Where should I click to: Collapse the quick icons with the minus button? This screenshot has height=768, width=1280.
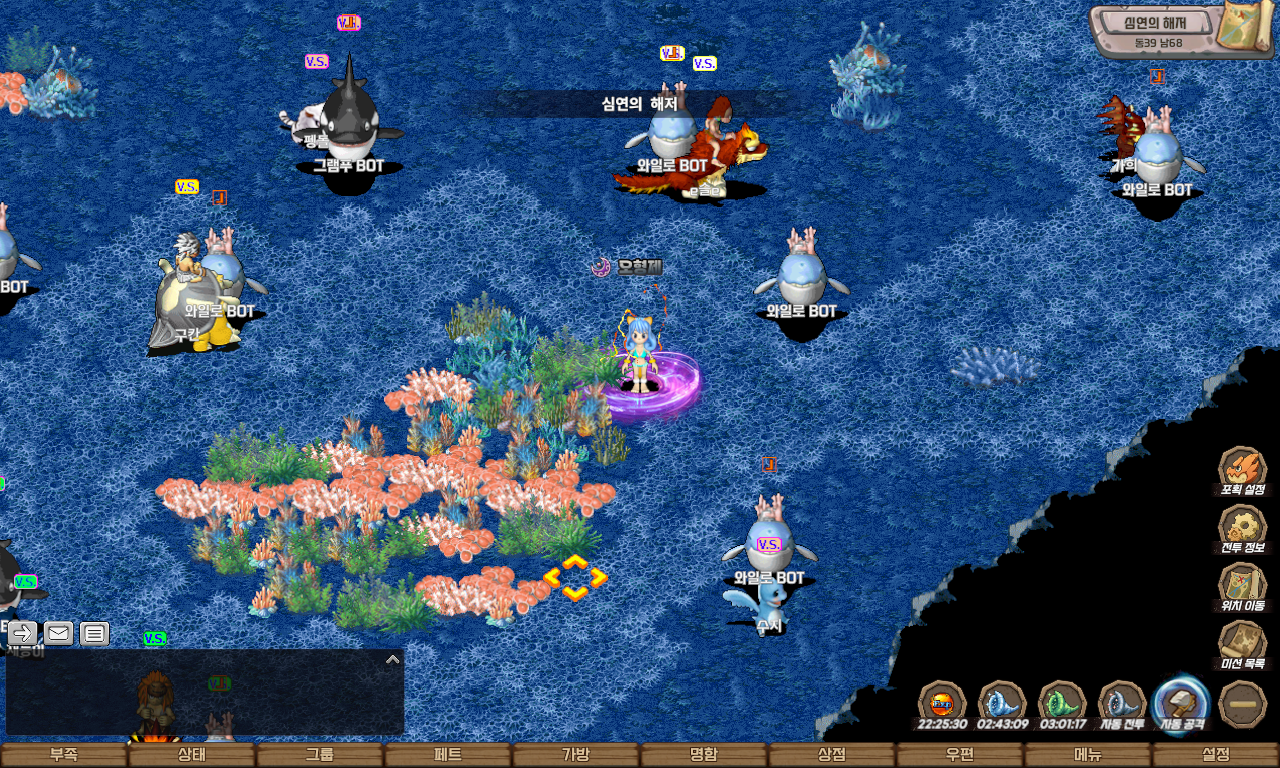[1243, 704]
